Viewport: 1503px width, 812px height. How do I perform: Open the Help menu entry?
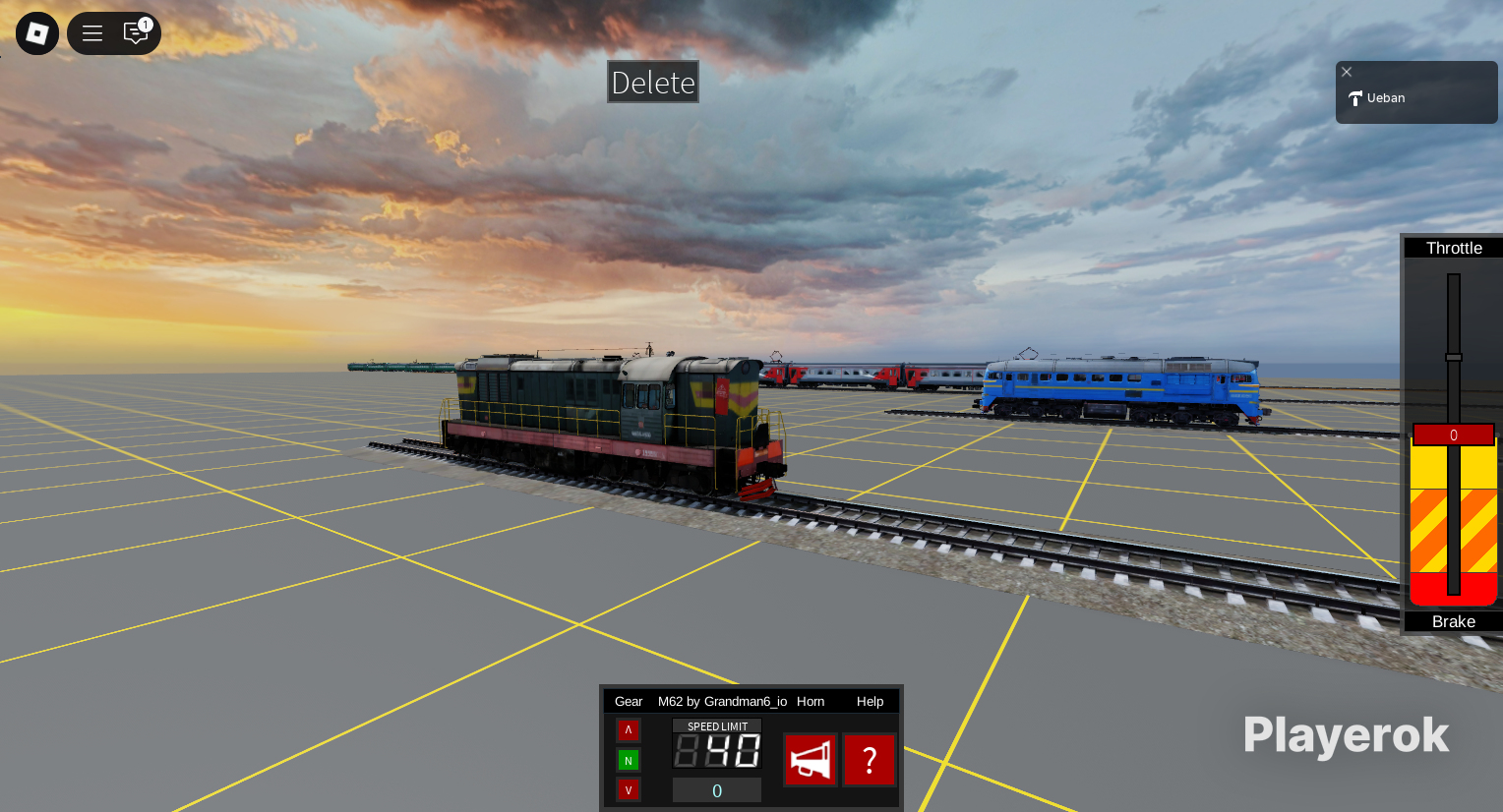click(870, 701)
